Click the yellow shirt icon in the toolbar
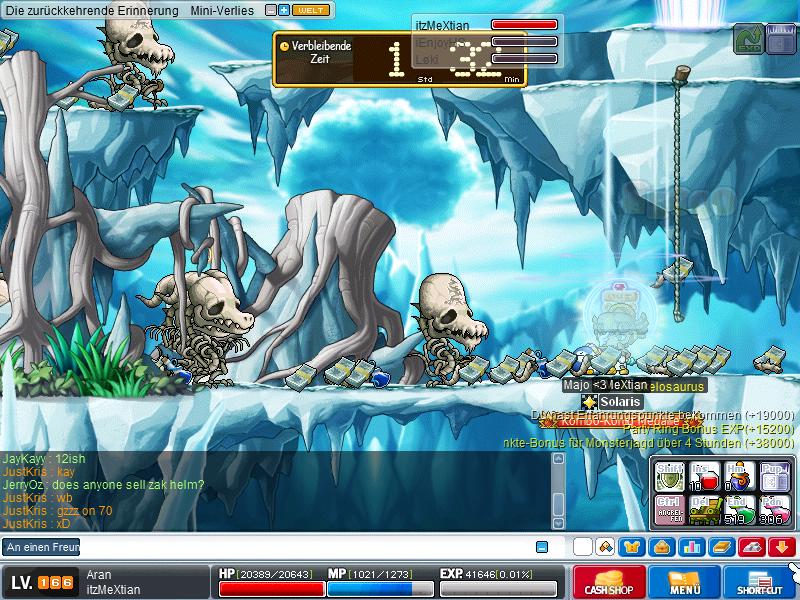Image resolution: width=800 pixels, height=600 pixels. 633,547
